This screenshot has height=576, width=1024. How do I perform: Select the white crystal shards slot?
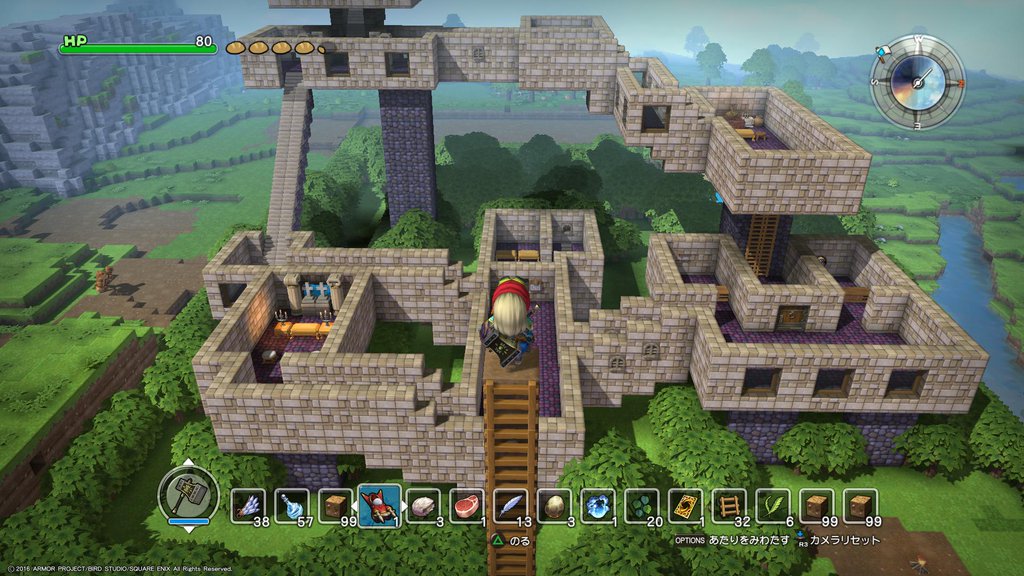[249, 506]
